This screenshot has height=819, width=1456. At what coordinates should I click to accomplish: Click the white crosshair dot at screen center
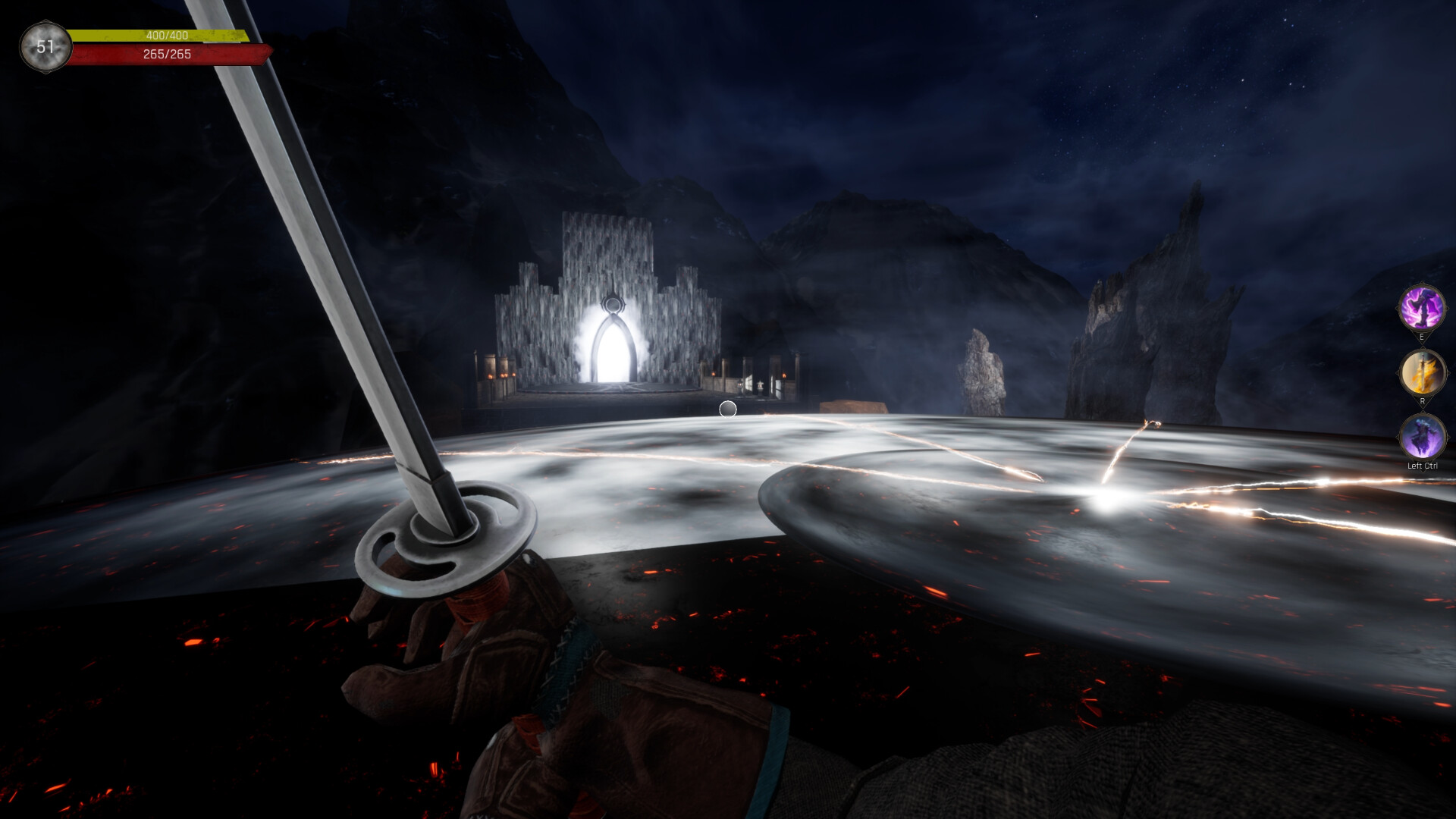click(x=728, y=409)
